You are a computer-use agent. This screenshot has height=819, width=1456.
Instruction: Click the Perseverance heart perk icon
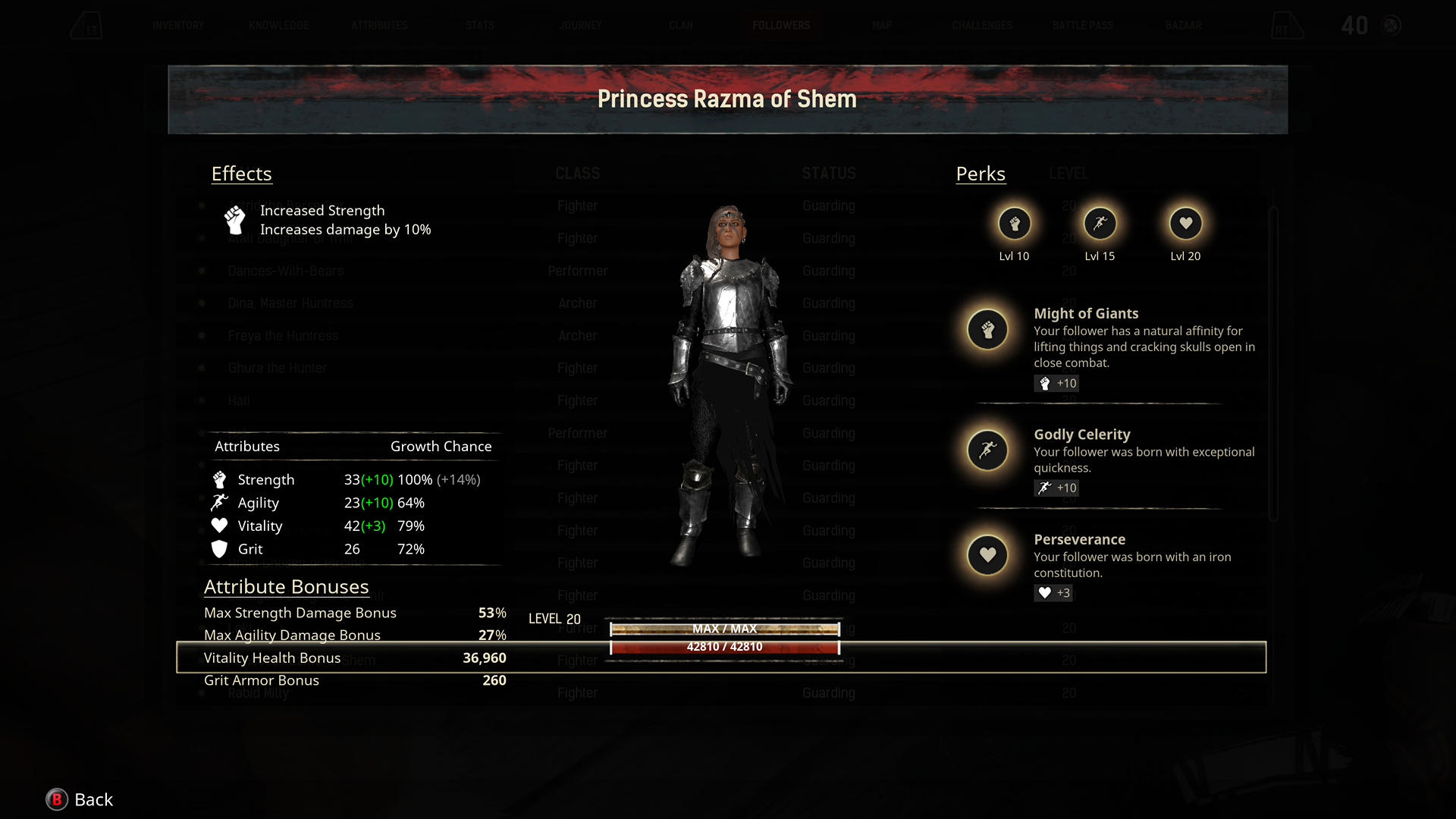(x=987, y=555)
